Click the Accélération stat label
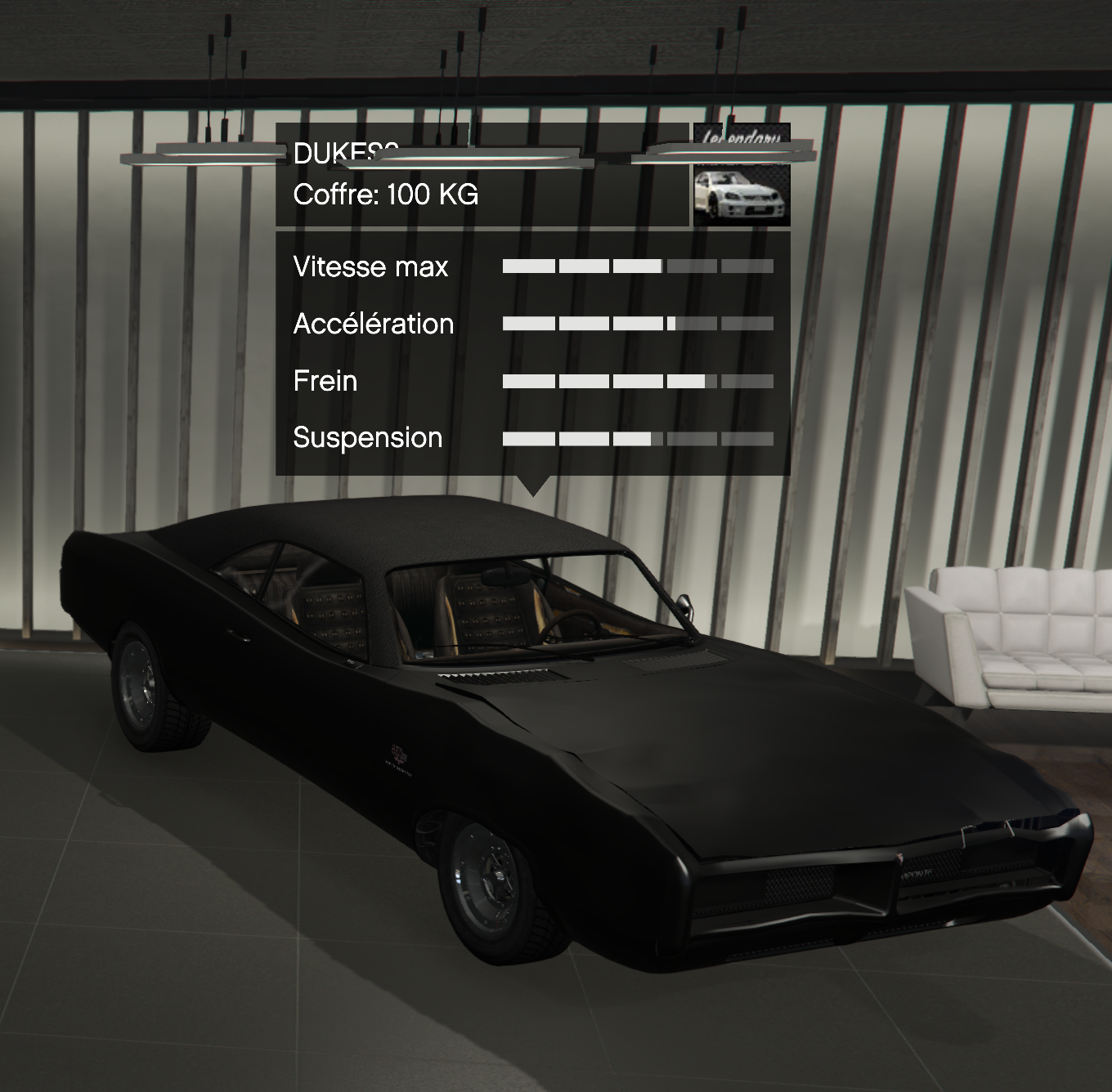This screenshot has width=1112, height=1092. (373, 324)
